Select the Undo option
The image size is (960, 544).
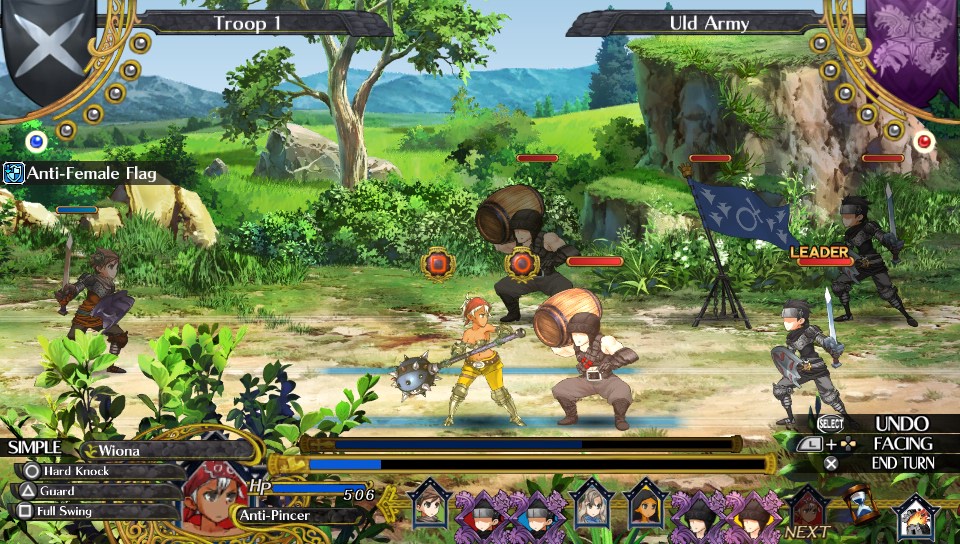pyautogui.click(x=901, y=424)
